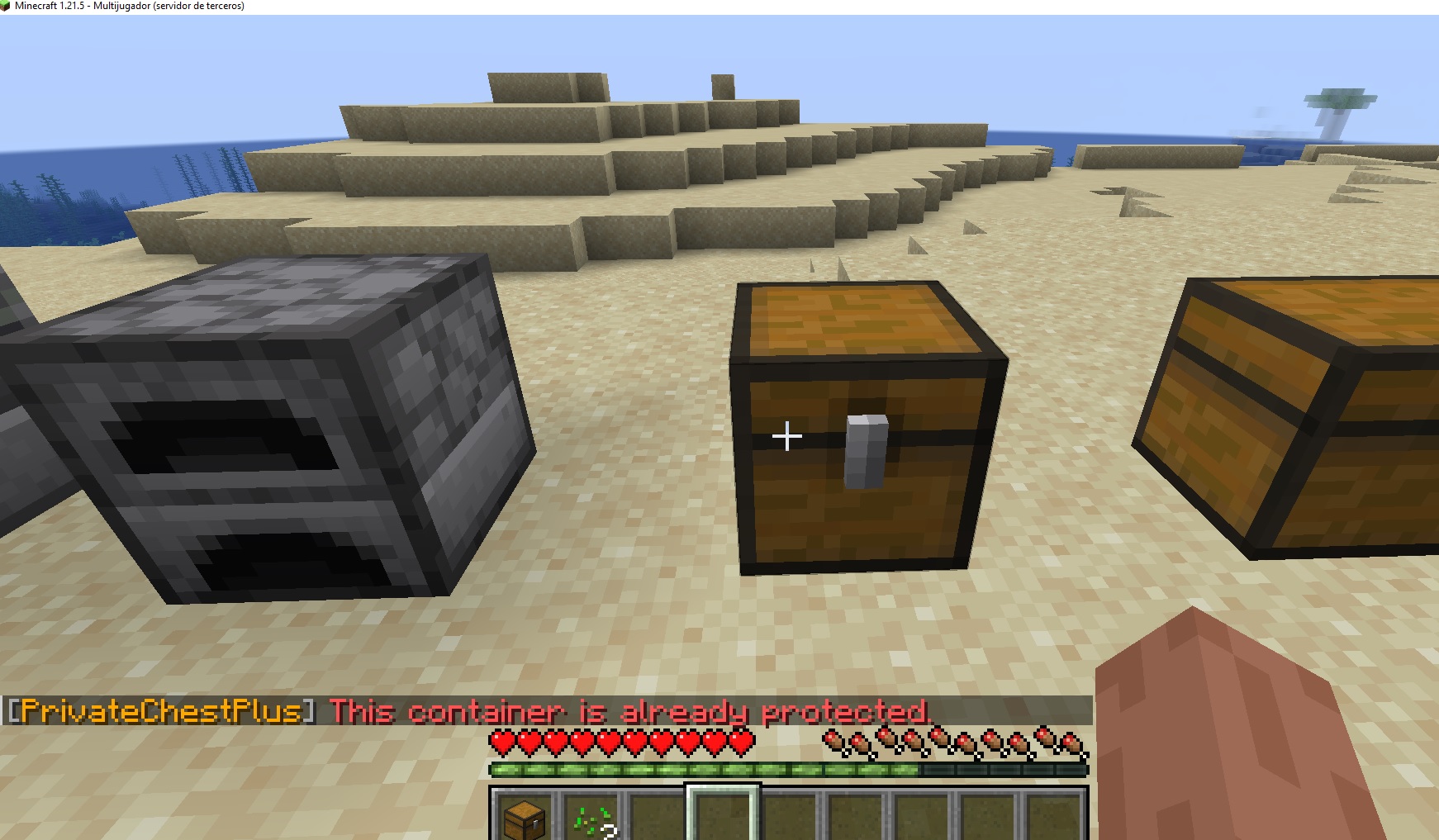Click the empty hotbar slot three

(658, 816)
